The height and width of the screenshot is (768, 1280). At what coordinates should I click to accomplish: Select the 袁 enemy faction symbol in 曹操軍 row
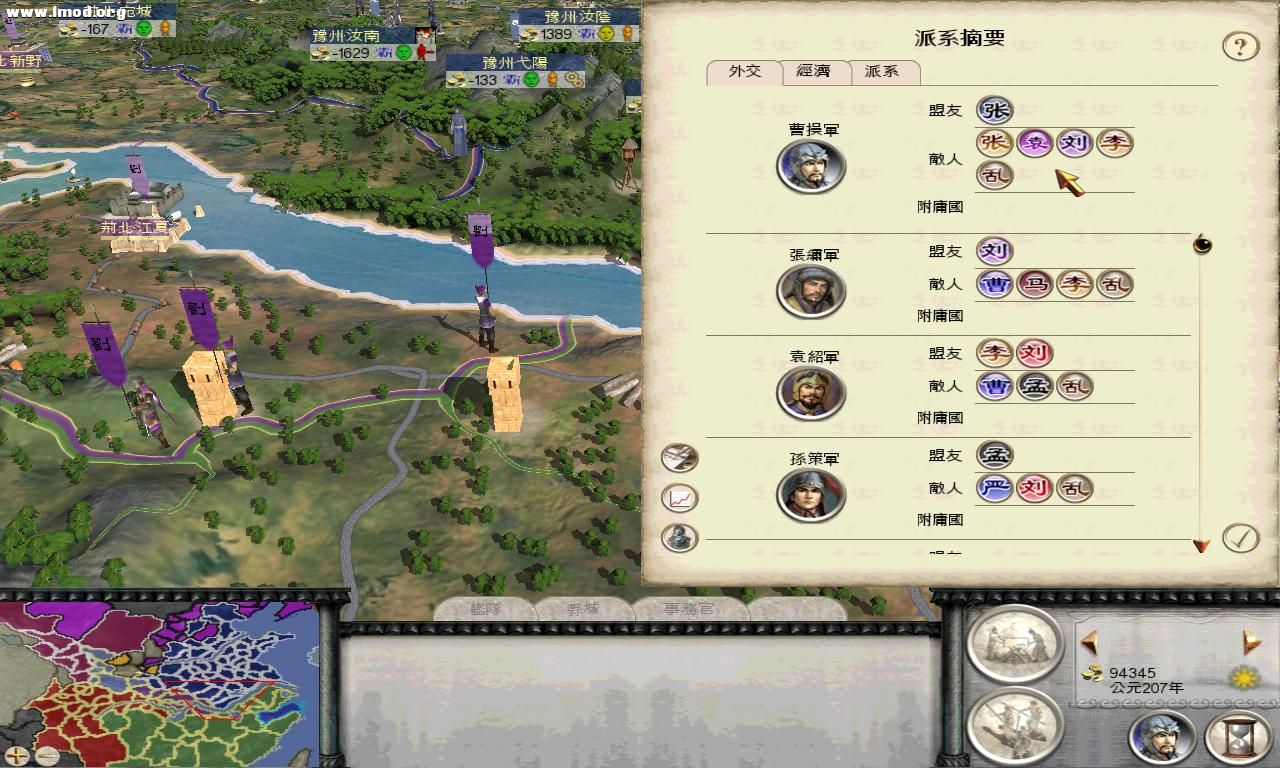click(1034, 143)
